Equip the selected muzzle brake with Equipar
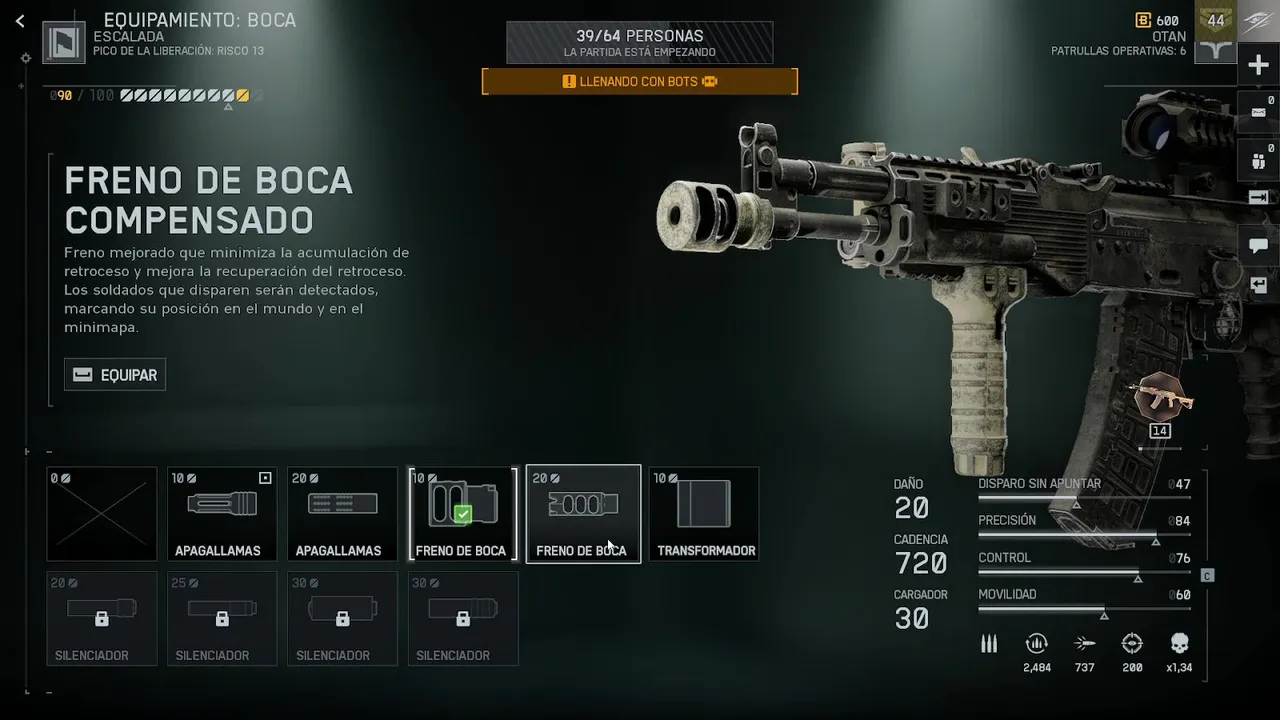 pos(115,375)
